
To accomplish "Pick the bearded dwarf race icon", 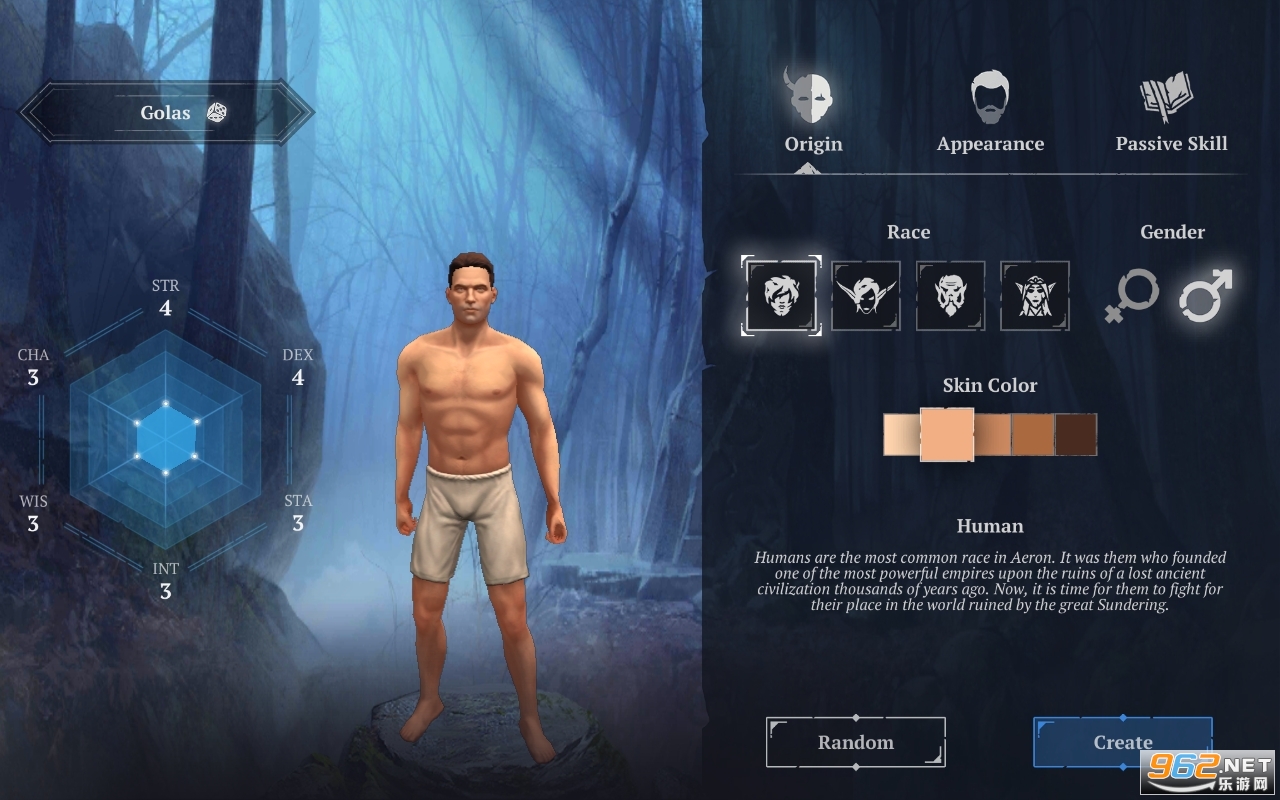I will click(x=950, y=296).
